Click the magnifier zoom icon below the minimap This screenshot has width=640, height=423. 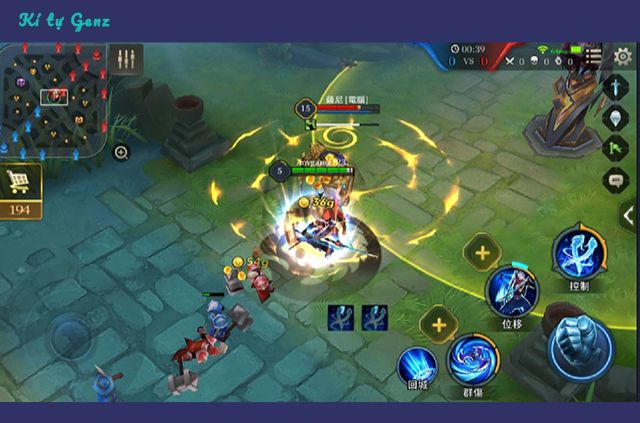click(121, 153)
